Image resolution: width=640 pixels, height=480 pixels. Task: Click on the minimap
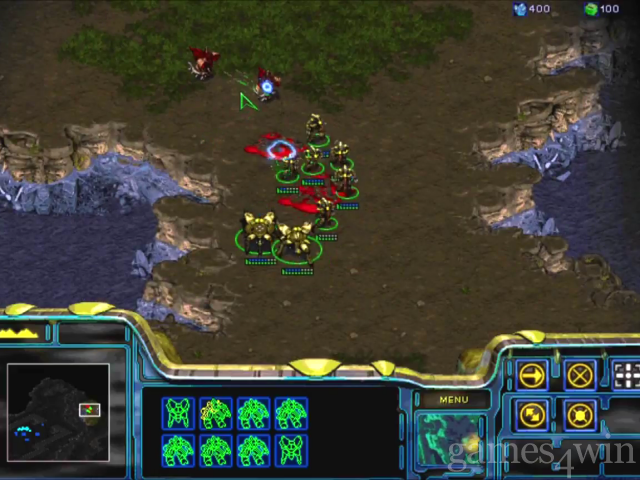point(58,411)
